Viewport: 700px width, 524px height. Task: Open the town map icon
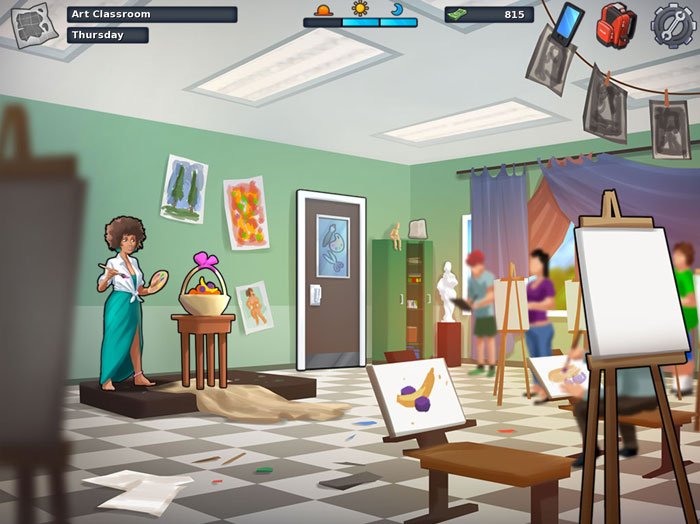coord(33,23)
